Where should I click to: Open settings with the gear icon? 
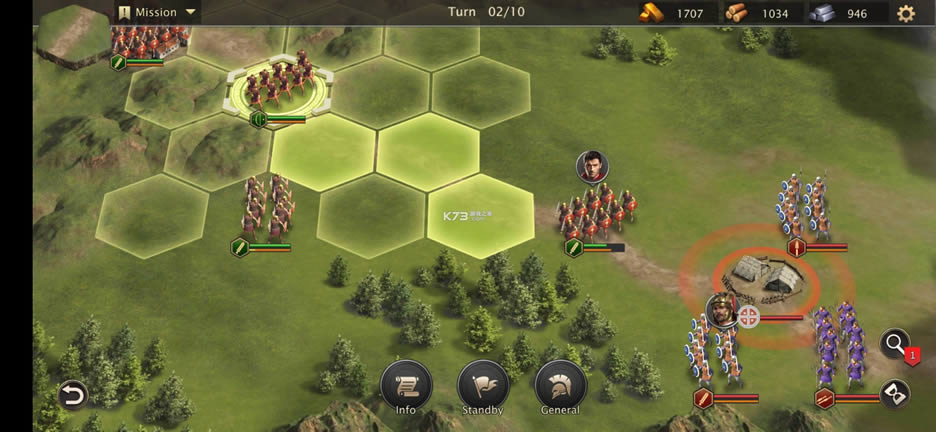coord(906,13)
